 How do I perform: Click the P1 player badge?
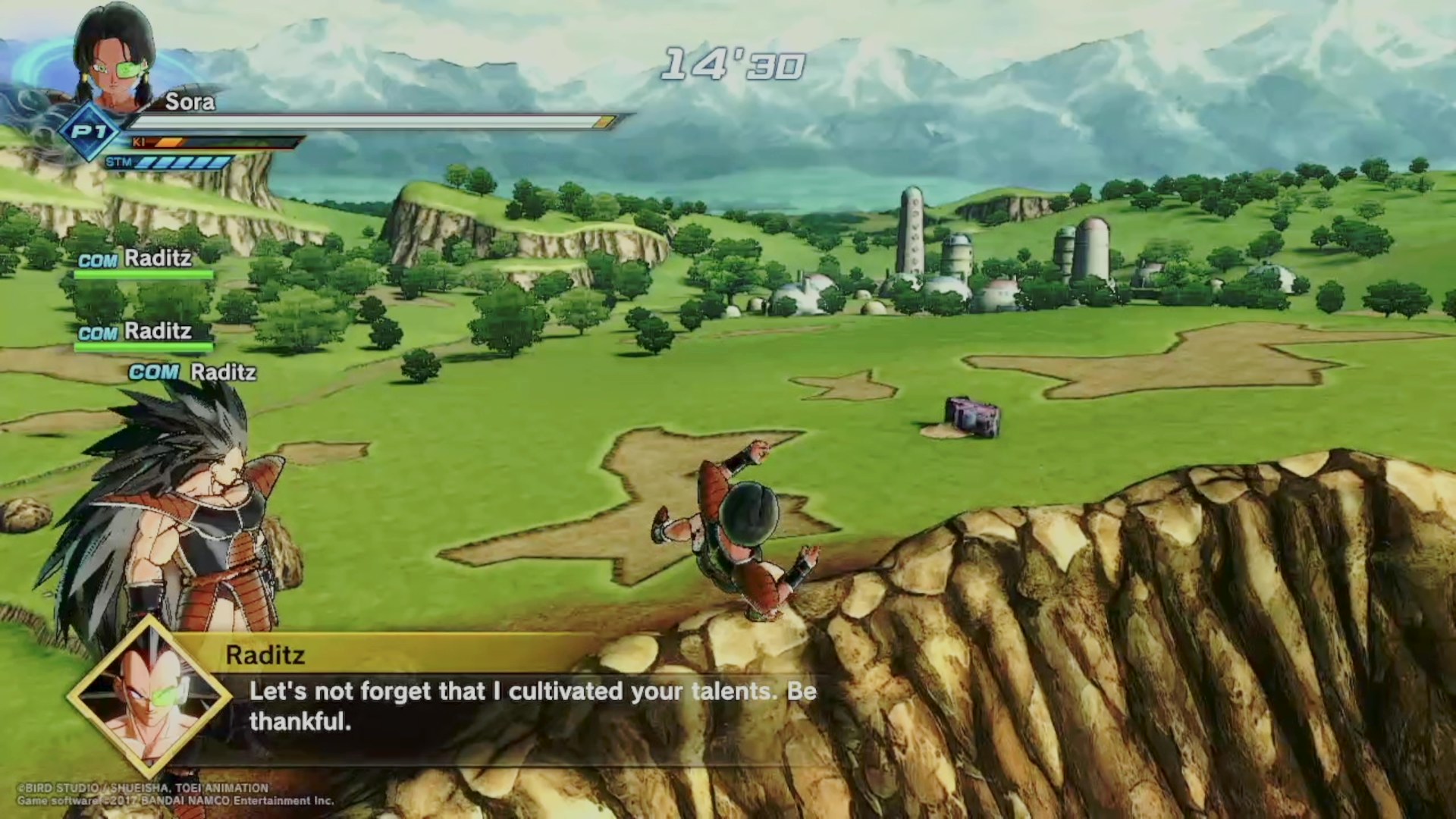pyautogui.click(x=90, y=133)
